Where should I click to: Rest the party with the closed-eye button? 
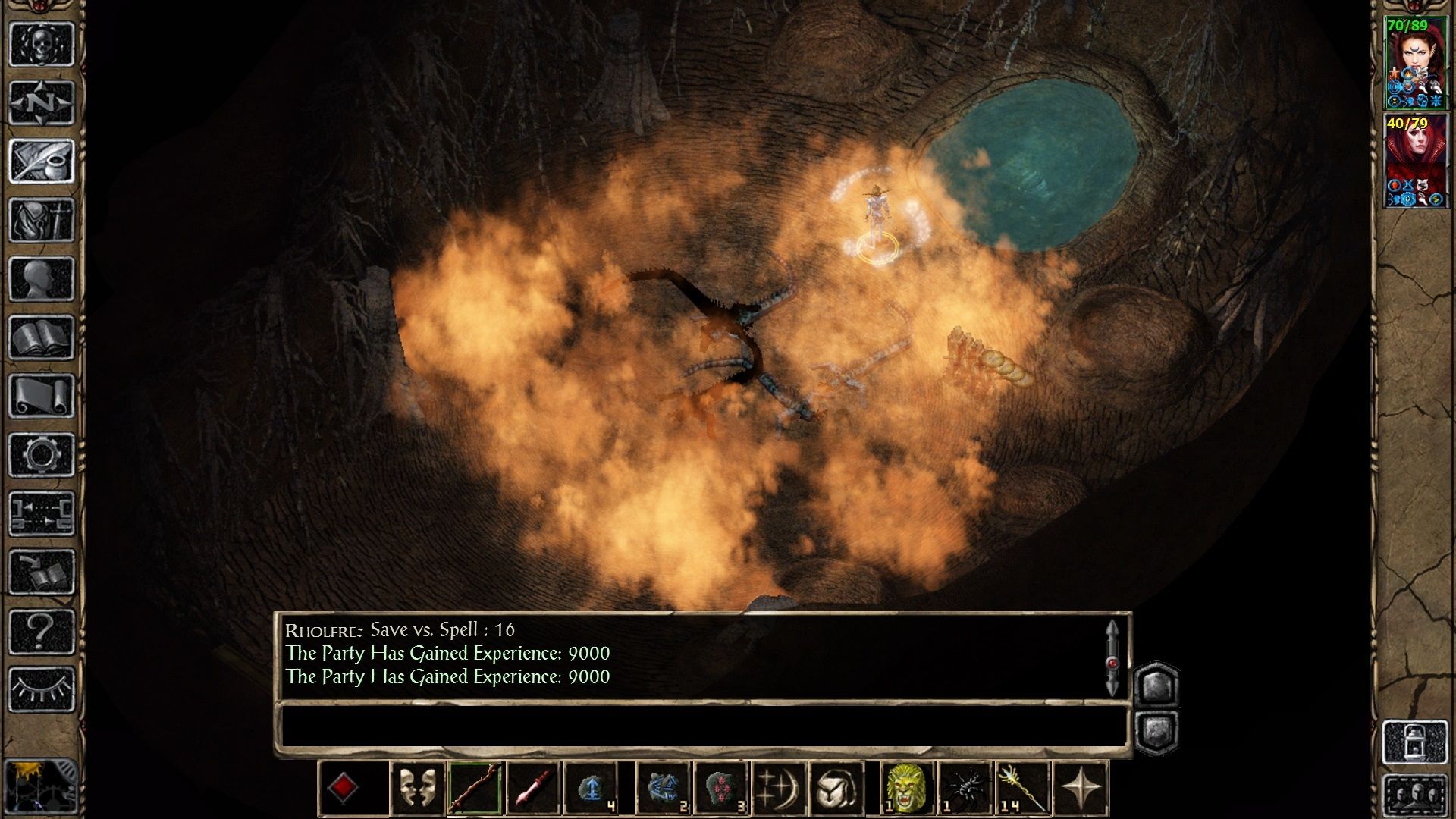42,689
